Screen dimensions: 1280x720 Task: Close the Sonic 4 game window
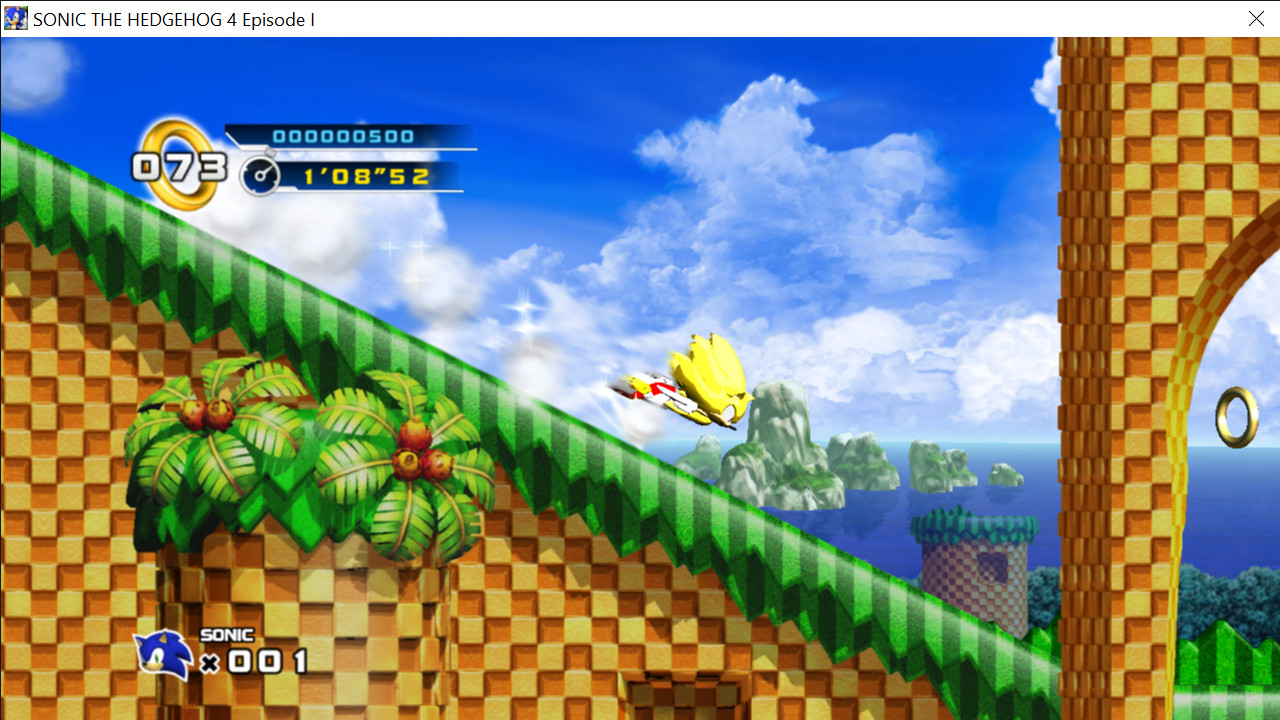1256,19
